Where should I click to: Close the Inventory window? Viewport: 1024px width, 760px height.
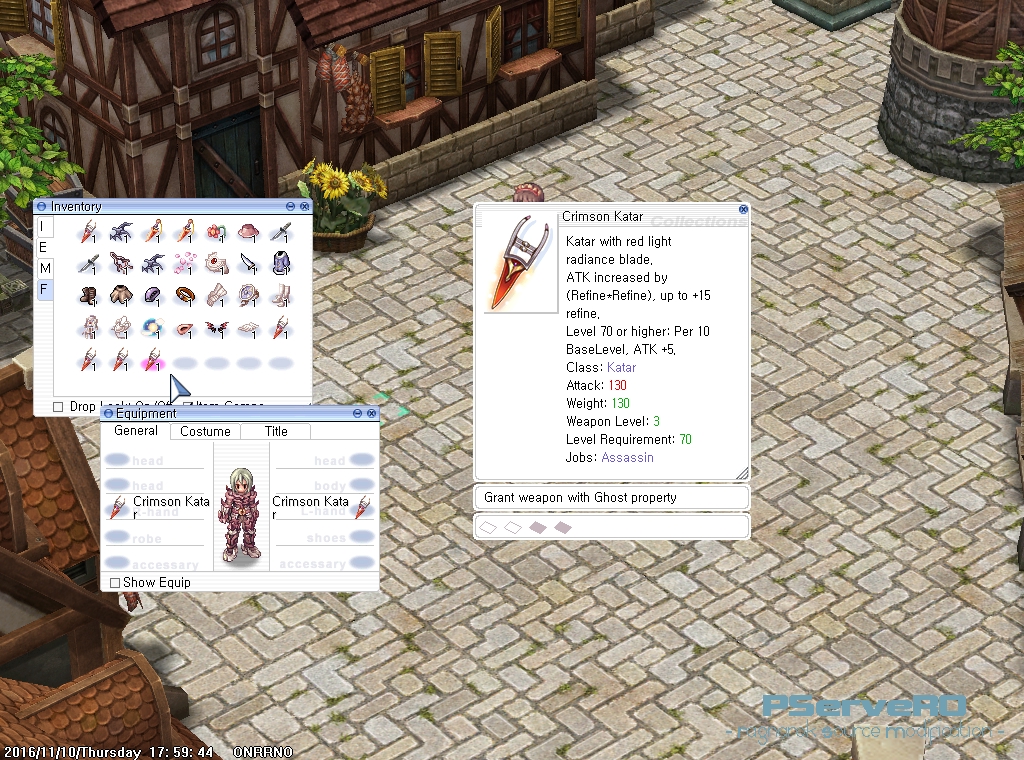click(304, 206)
